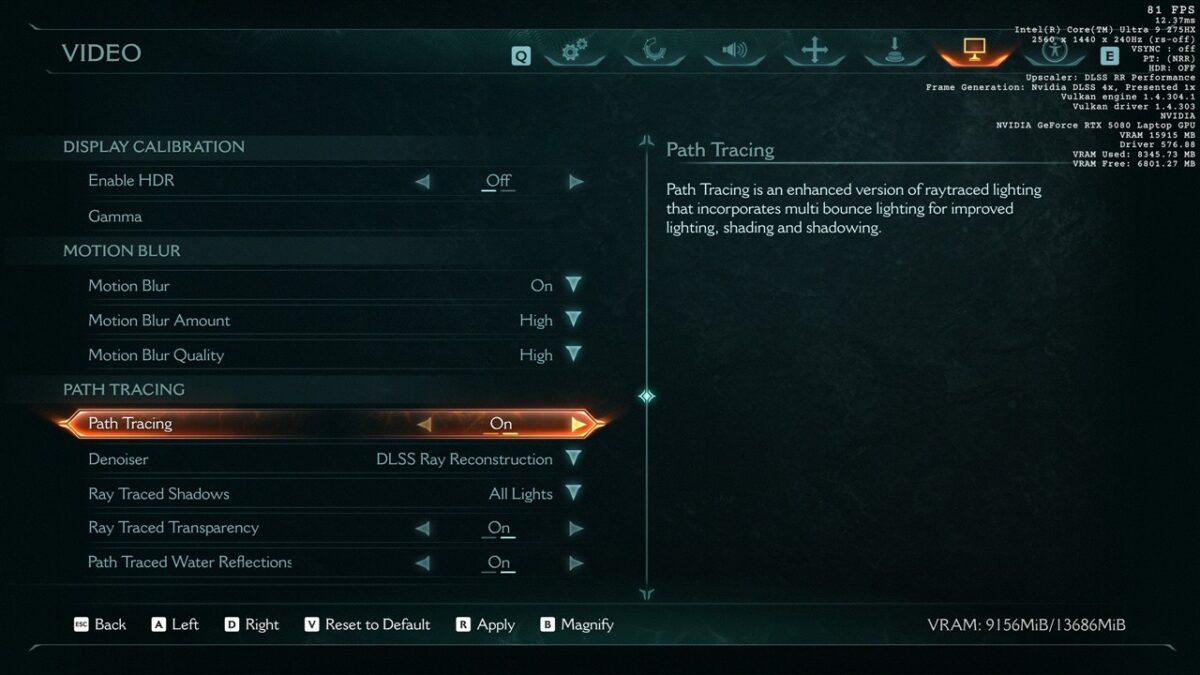Expand the Motion Blur Amount dropdown
The image size is (1200, 675).
pos(573,320)
